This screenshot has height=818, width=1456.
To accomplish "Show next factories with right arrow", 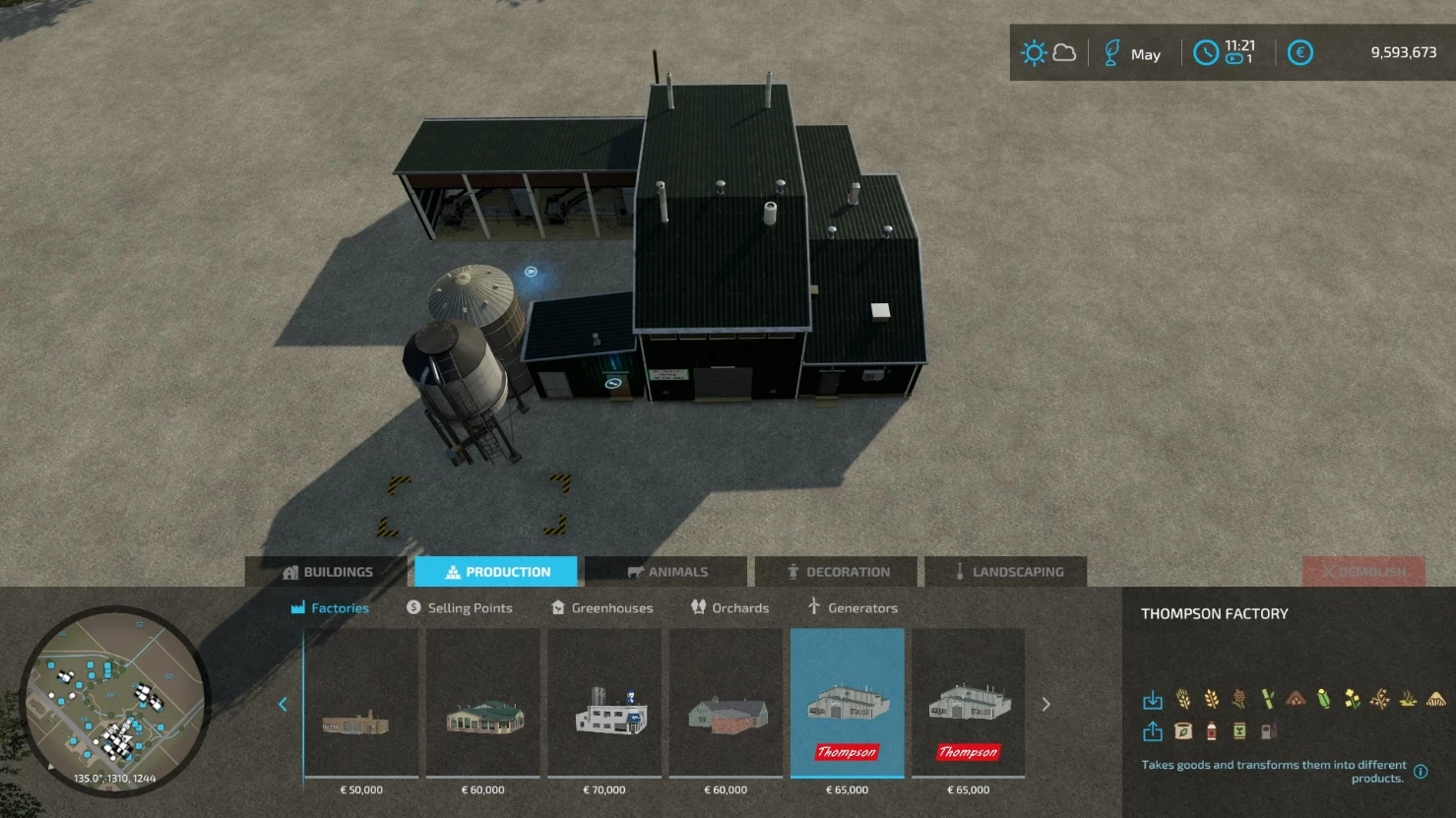I will (1045, 705).
